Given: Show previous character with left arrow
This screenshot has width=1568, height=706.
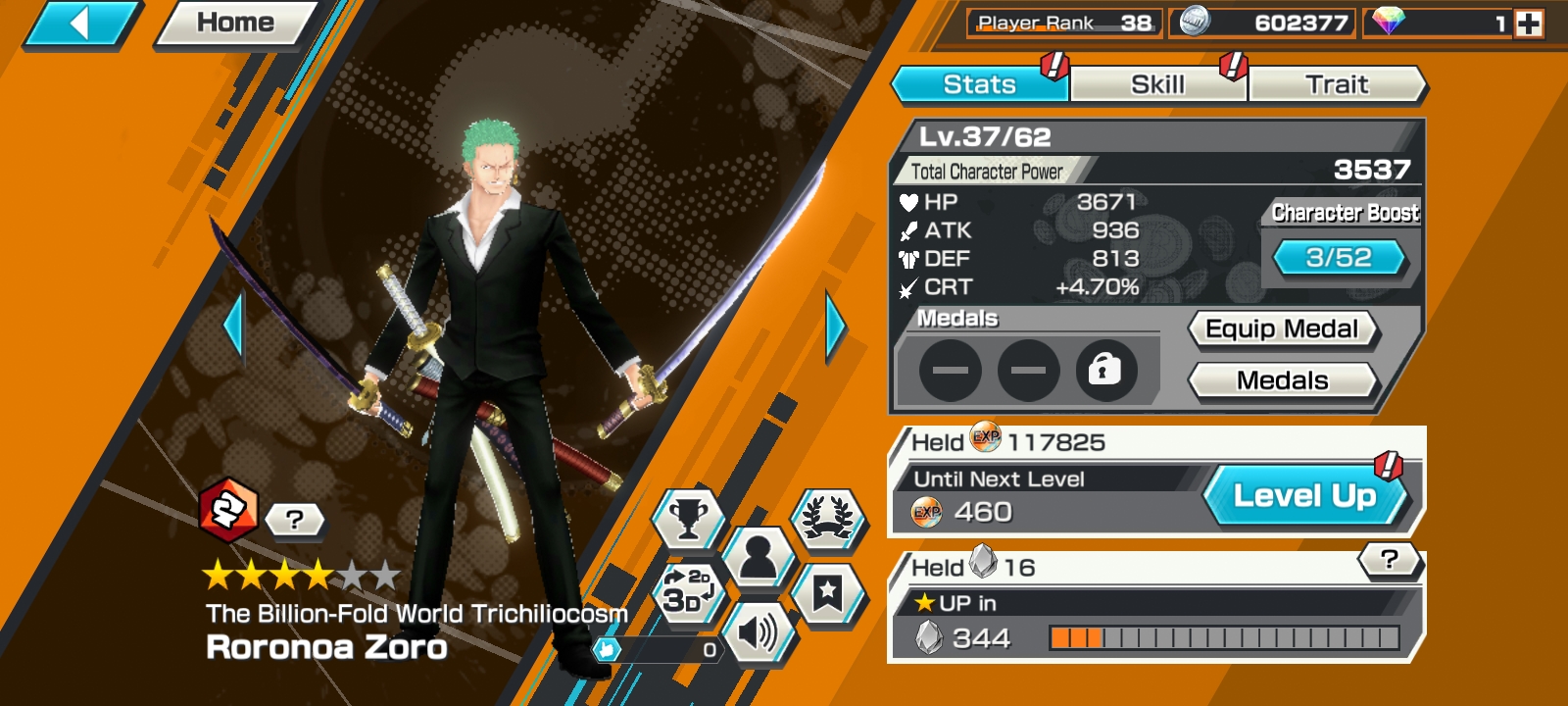Looking at the screenshot, I should (233, 327).
